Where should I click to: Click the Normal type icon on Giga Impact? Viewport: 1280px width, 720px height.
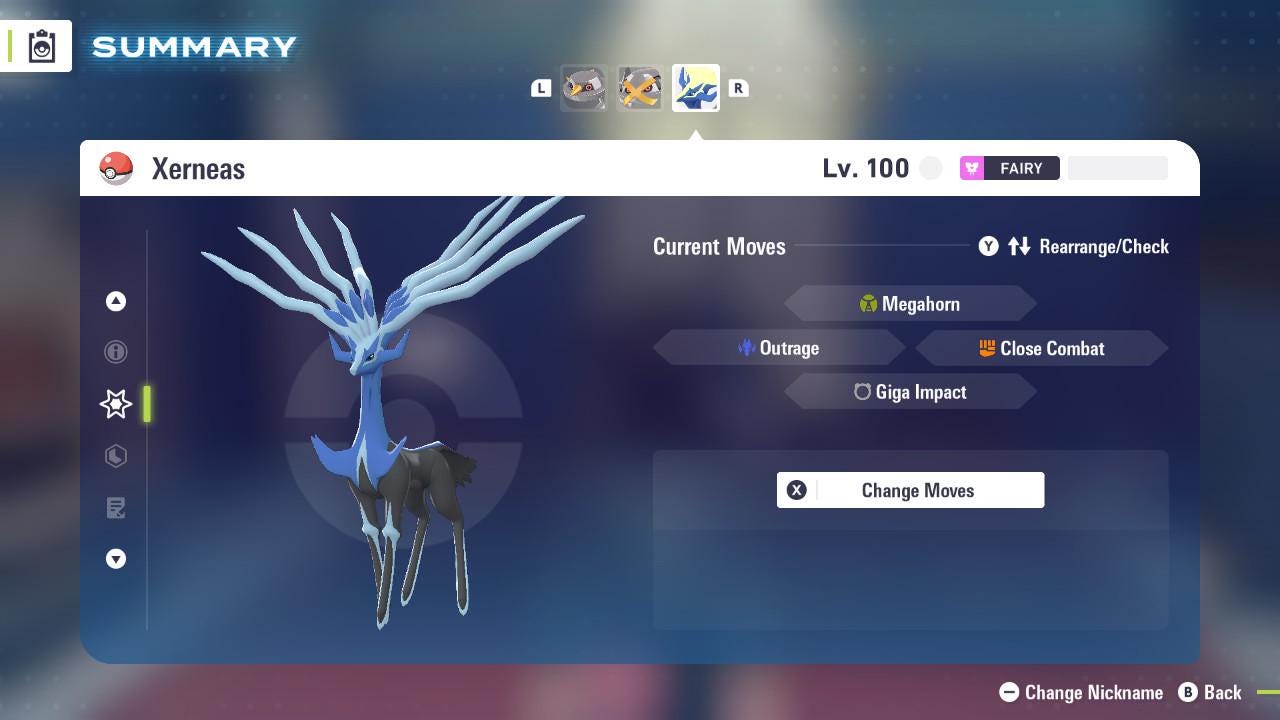pos(862,392)
